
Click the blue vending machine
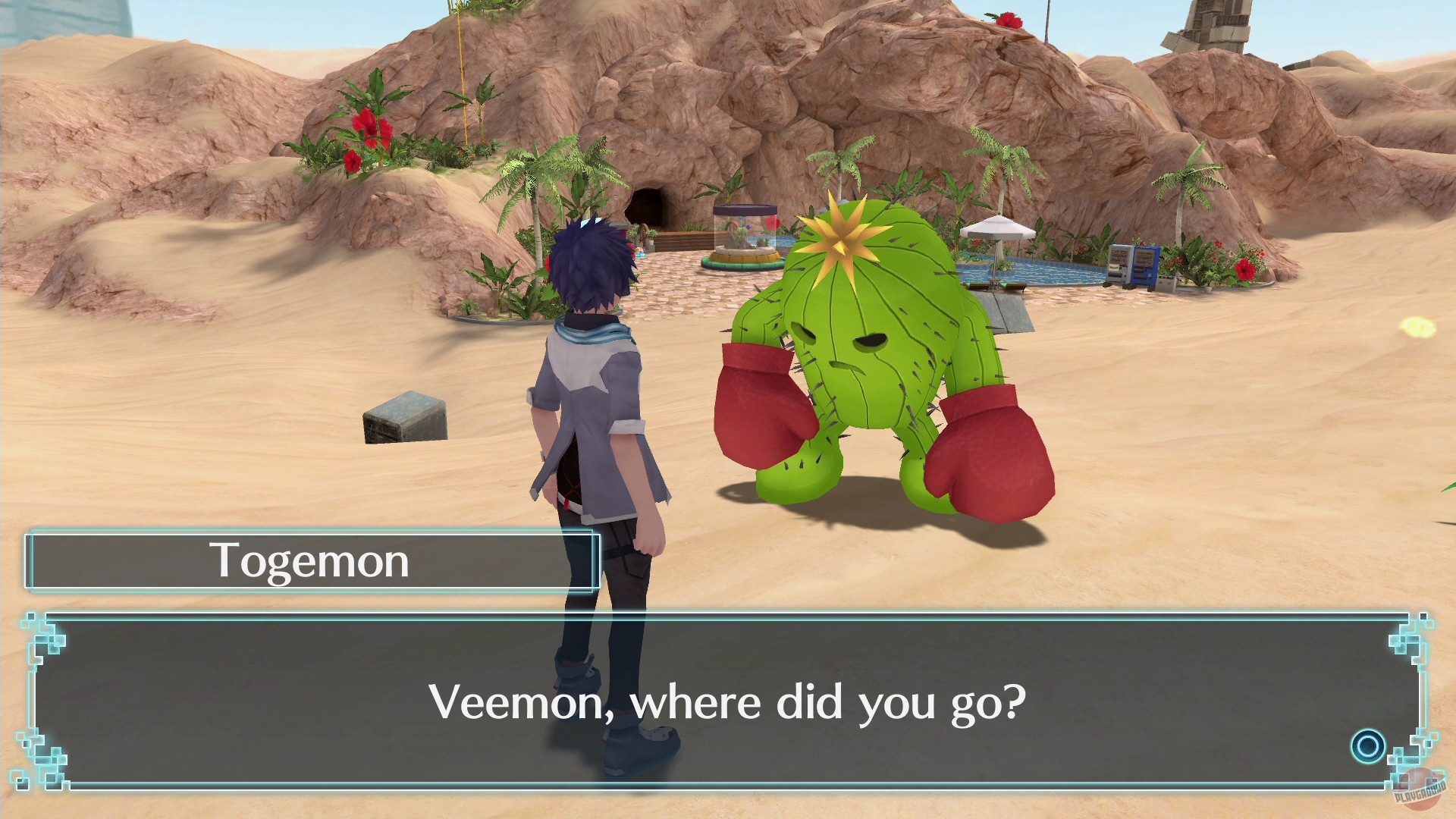[1145, 265]
